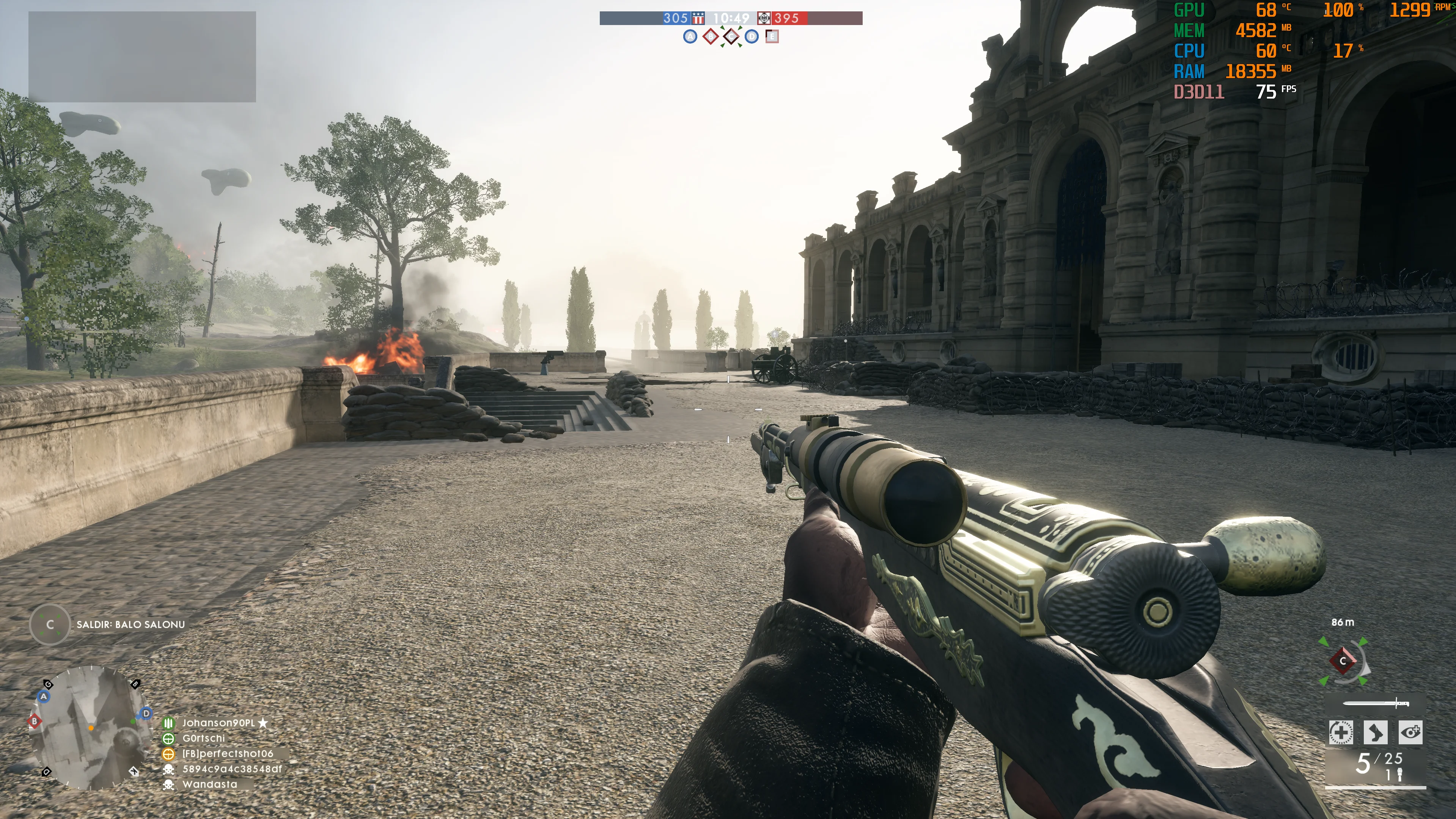Viewport: 1456px width, 819px height.
Task: Choose squad member G0rtschi
Action: click(x=203, y=738)
